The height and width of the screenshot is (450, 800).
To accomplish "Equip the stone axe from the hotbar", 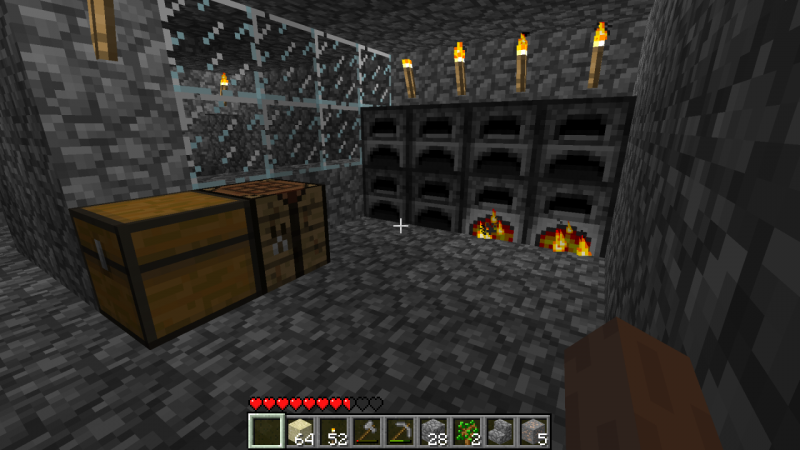I will (x=366, y=432).
